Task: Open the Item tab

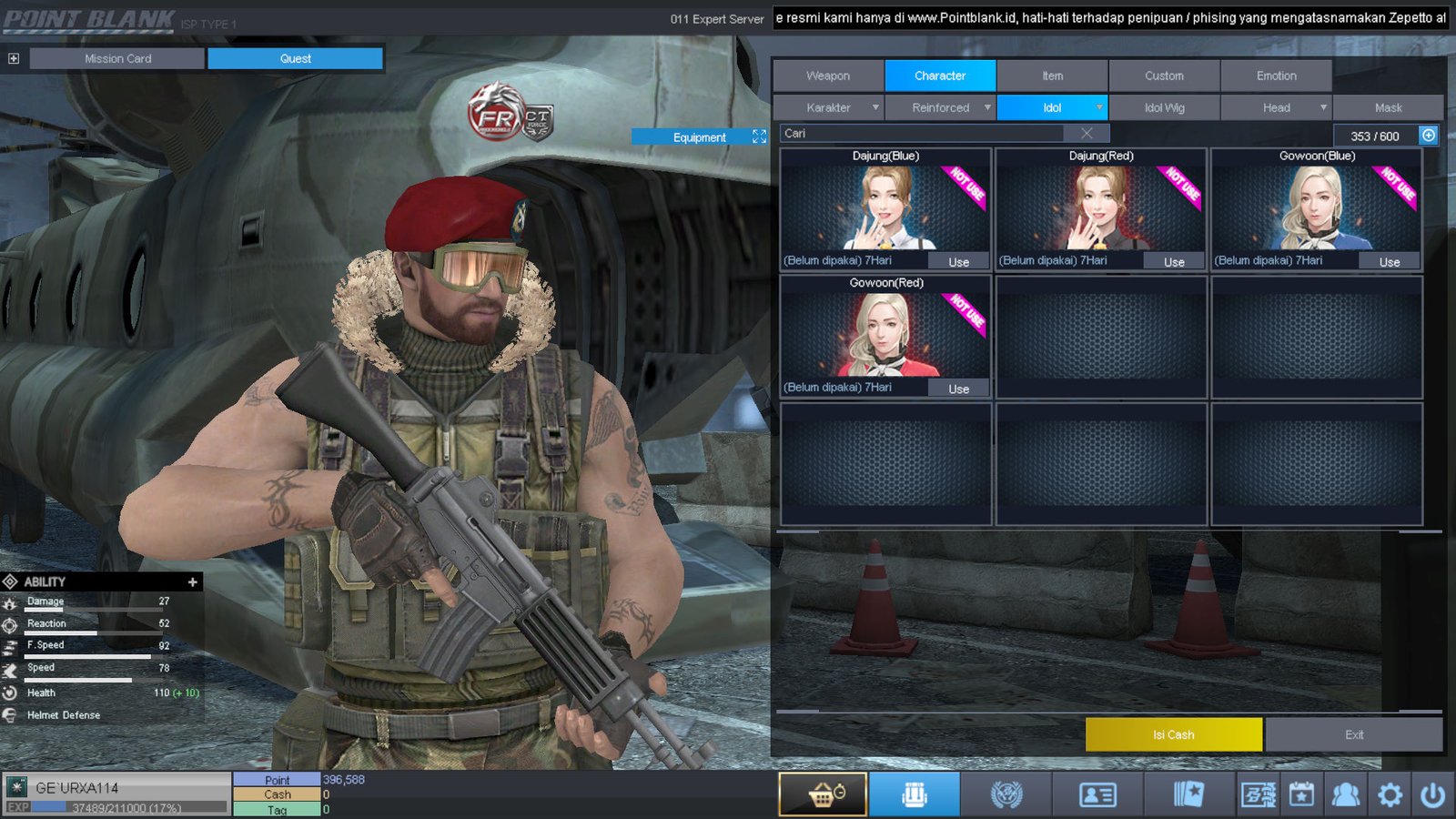Action: (x=1052, y=76)
